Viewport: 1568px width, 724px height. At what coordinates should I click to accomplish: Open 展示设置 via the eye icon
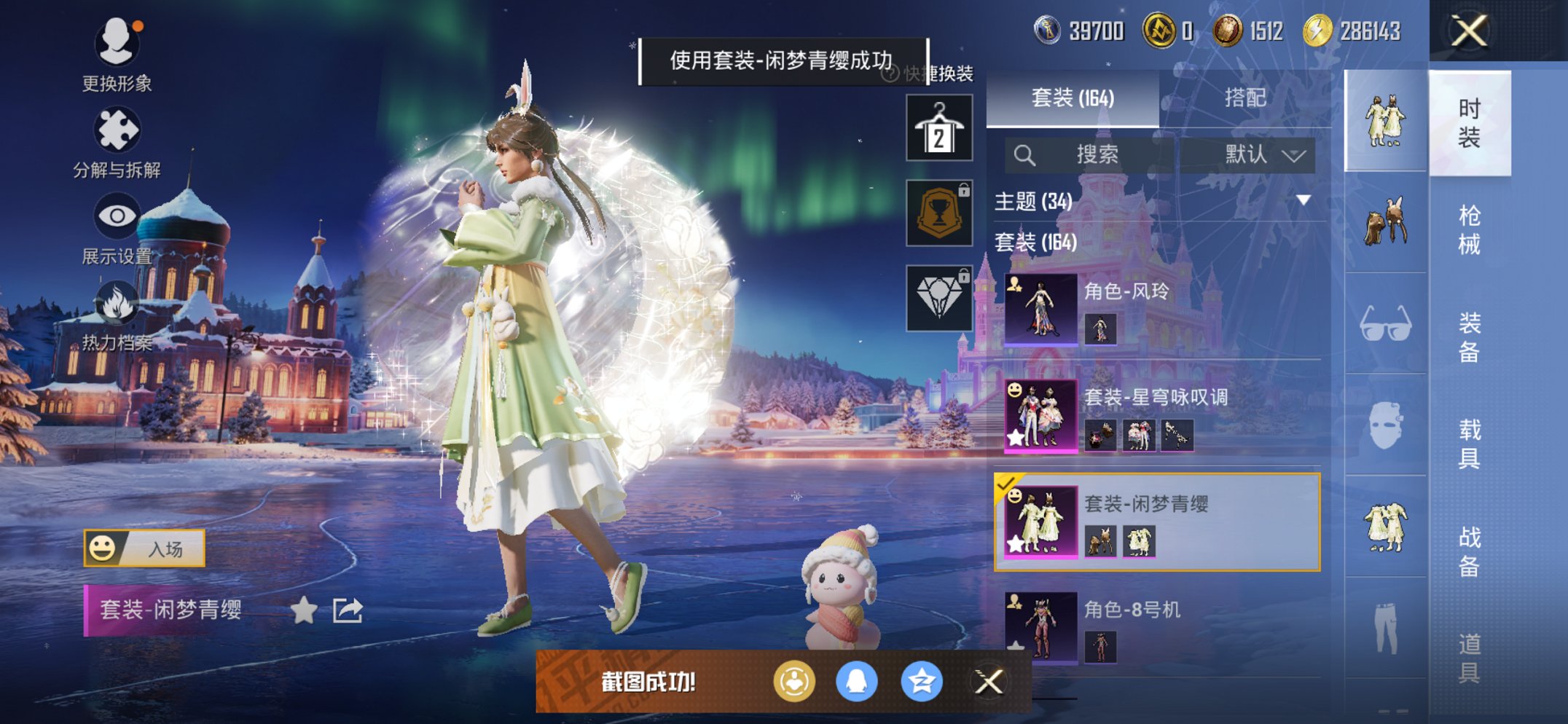tap(118, 214)
